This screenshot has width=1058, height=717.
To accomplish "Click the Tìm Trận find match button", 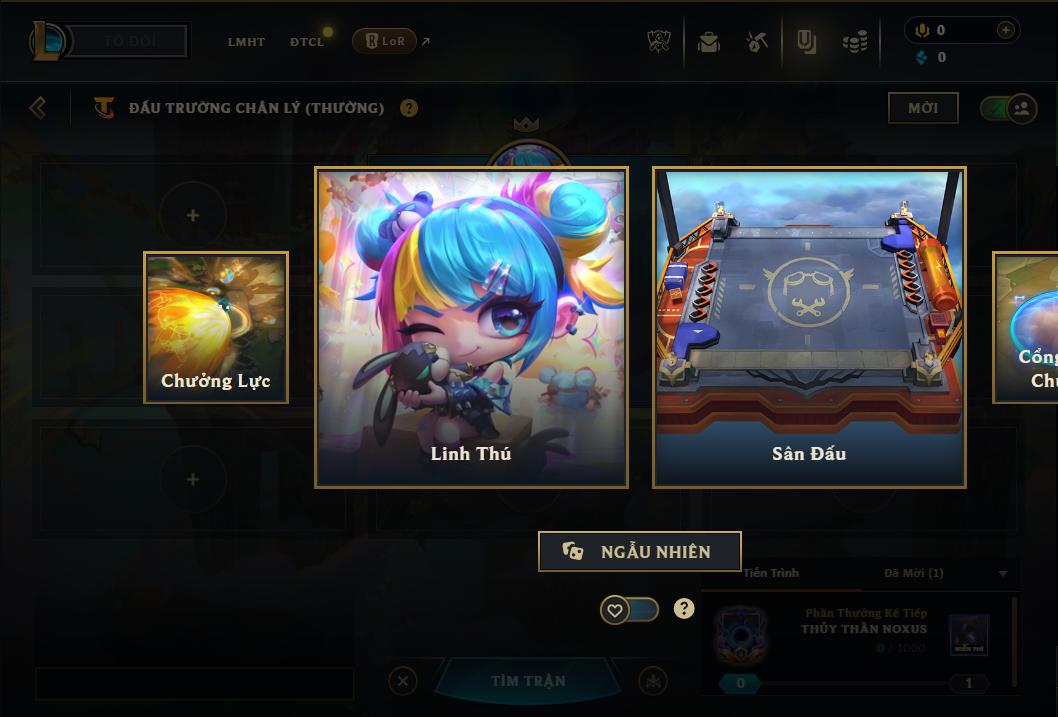I will point(528,681).
